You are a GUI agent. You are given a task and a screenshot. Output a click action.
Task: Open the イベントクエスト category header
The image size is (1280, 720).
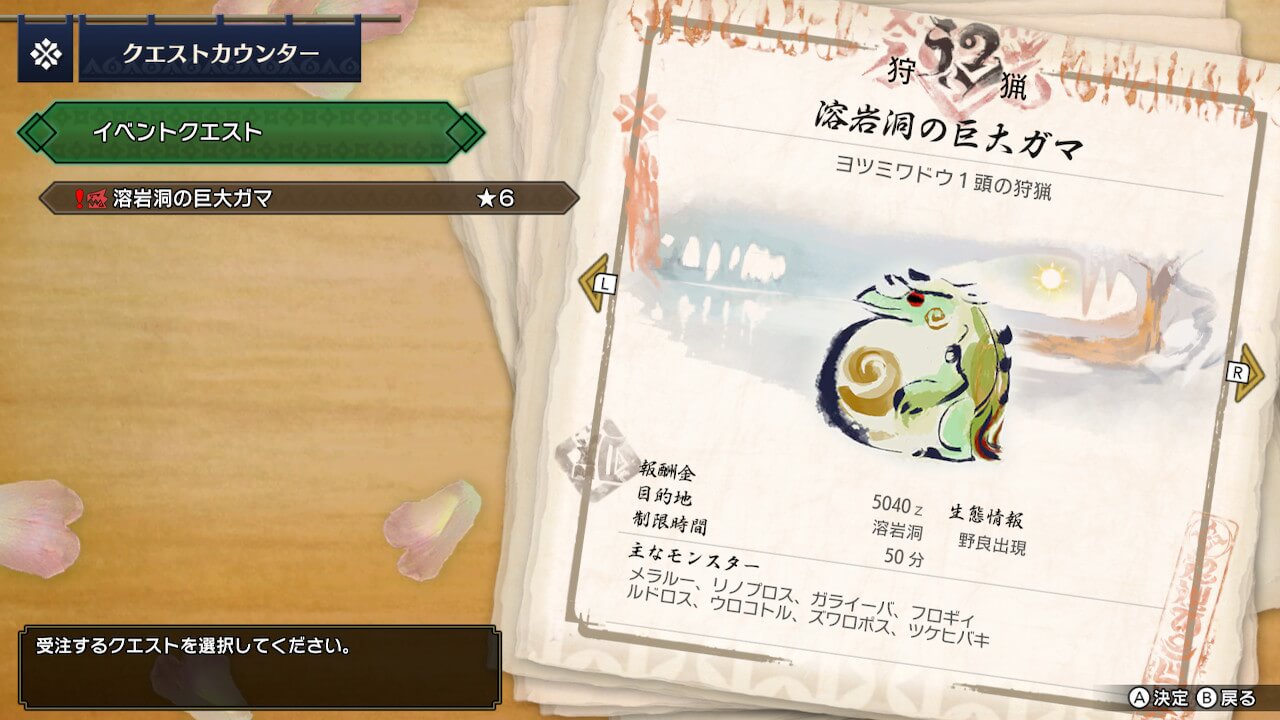(x=250, y=132)
